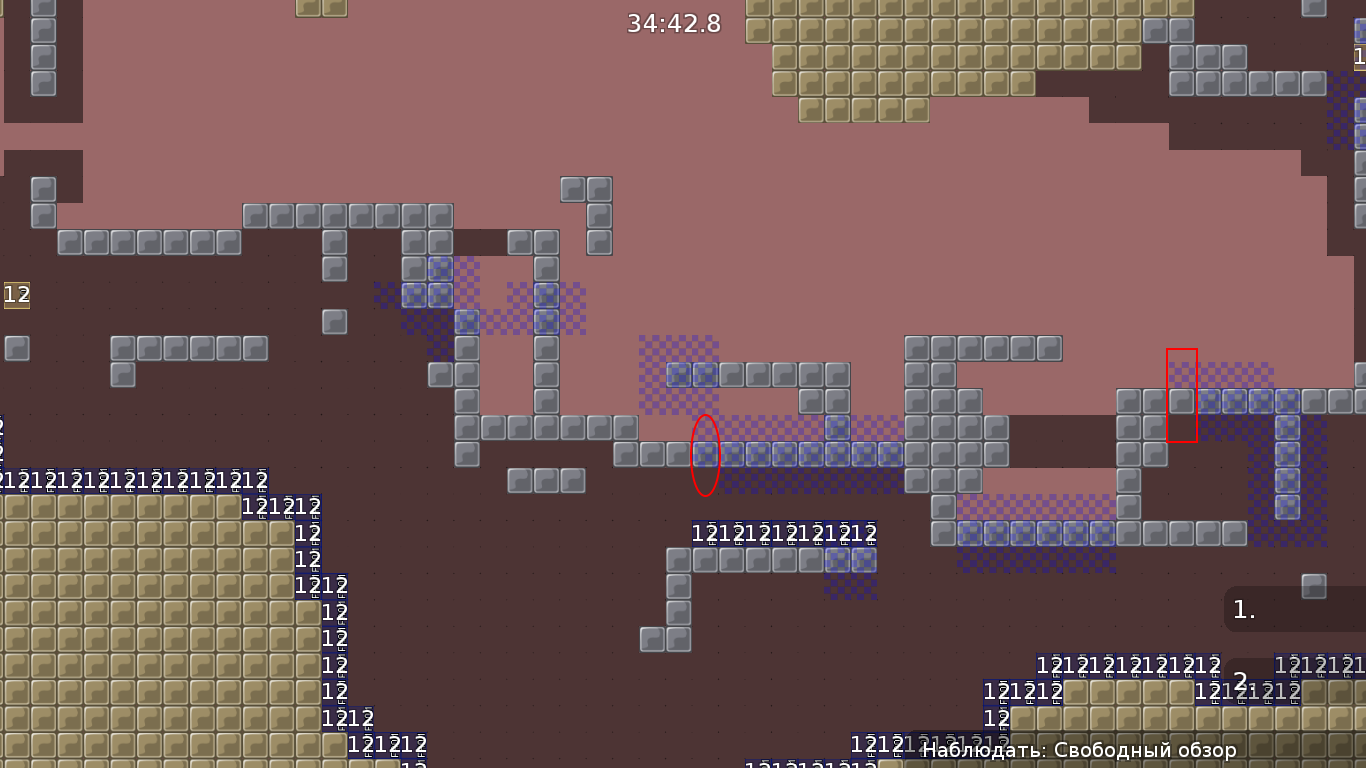Click the match timer showing 34:42.8
The image size is (1366, 768).
674,23
